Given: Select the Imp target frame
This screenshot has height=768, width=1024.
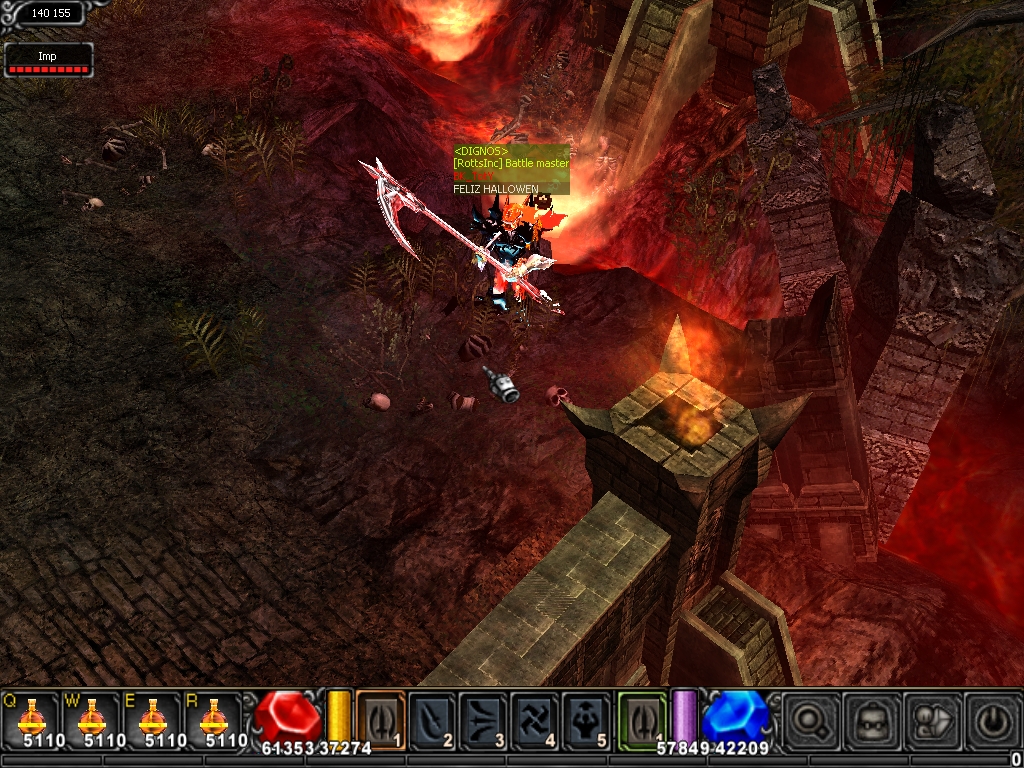Looking at the screenshot, I should [48, 59].
